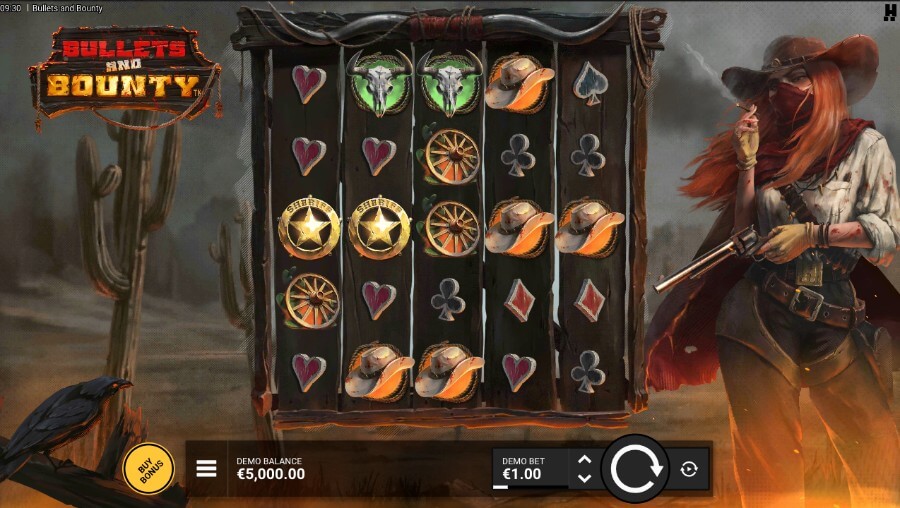900x508 pixels.
Task: Open the Buy Bonus menu
Action: click(x=148, y=467)
